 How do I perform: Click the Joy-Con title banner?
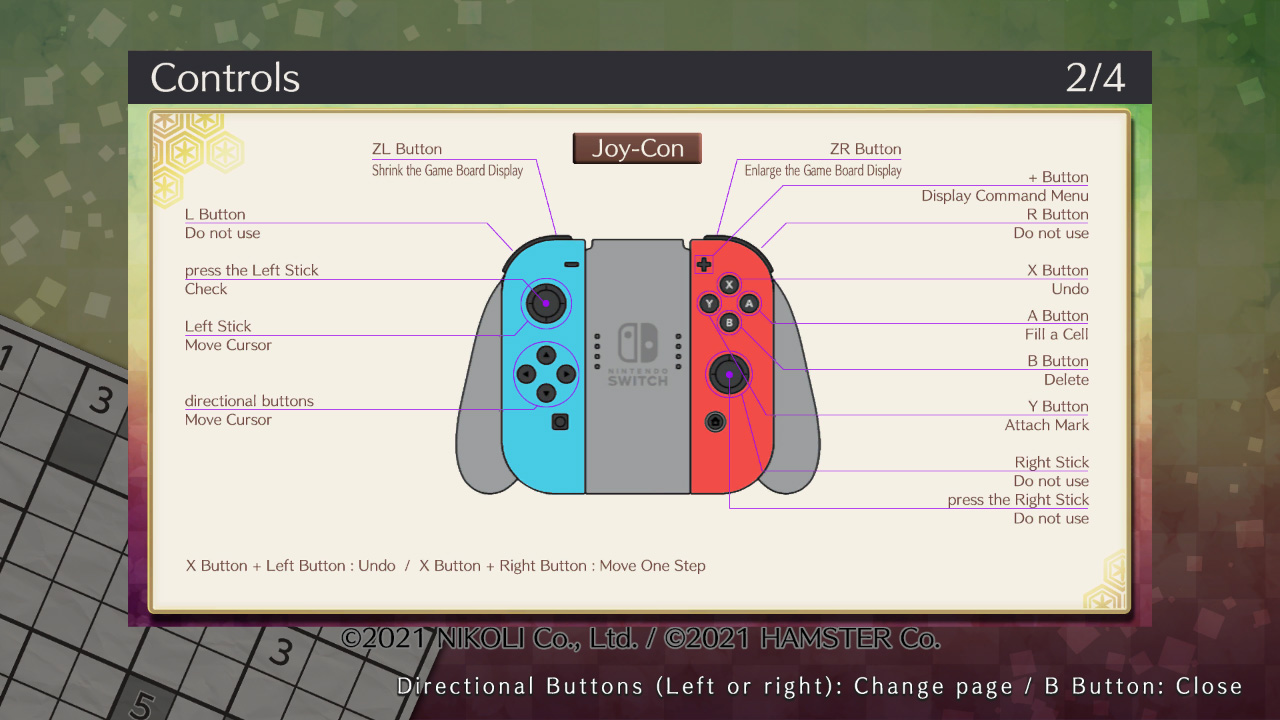pyautogui.click(x=637, y=147)
